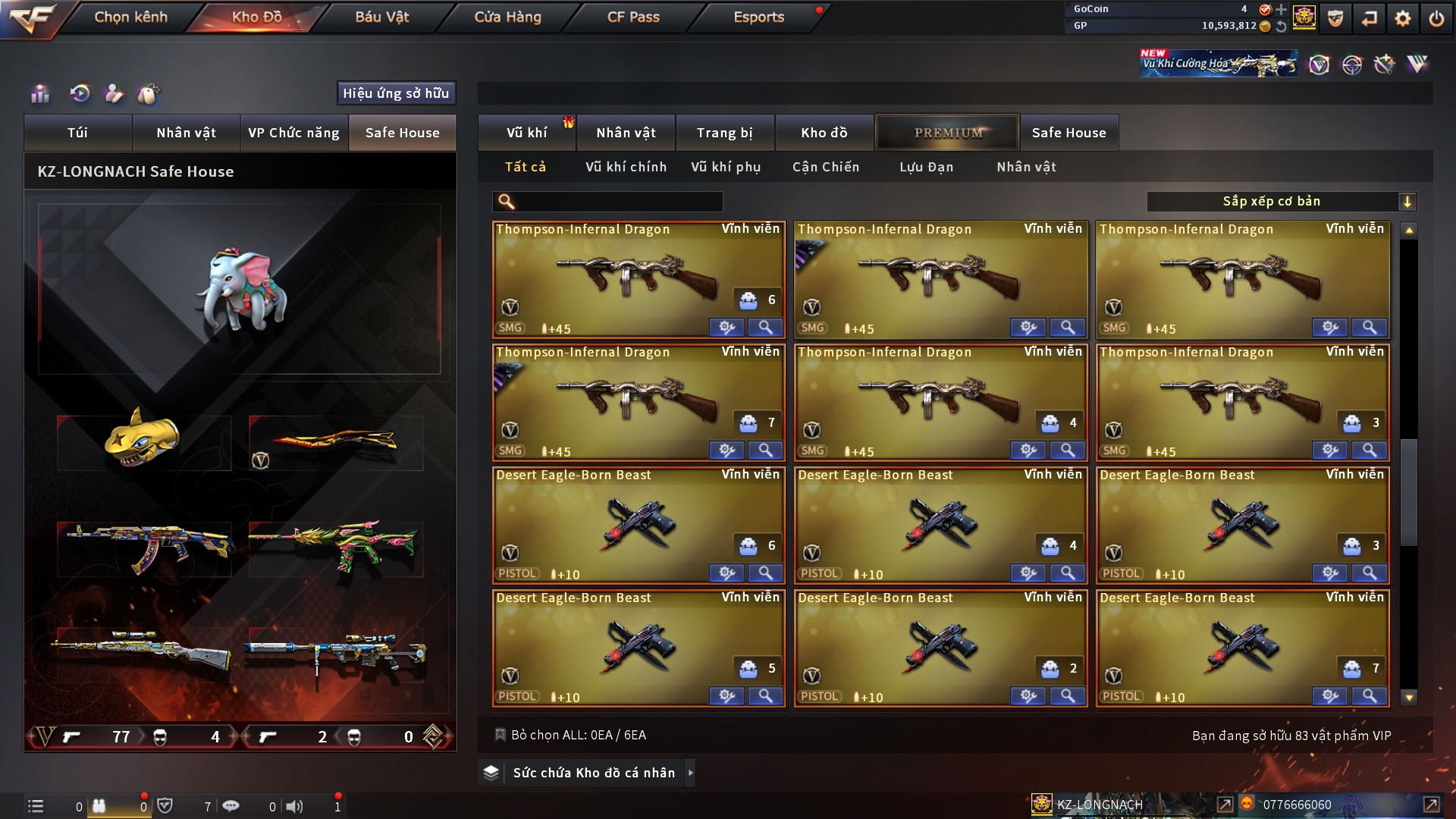Open the Chọn kênh menu
1456x819 pixels.
pos(130,17)
